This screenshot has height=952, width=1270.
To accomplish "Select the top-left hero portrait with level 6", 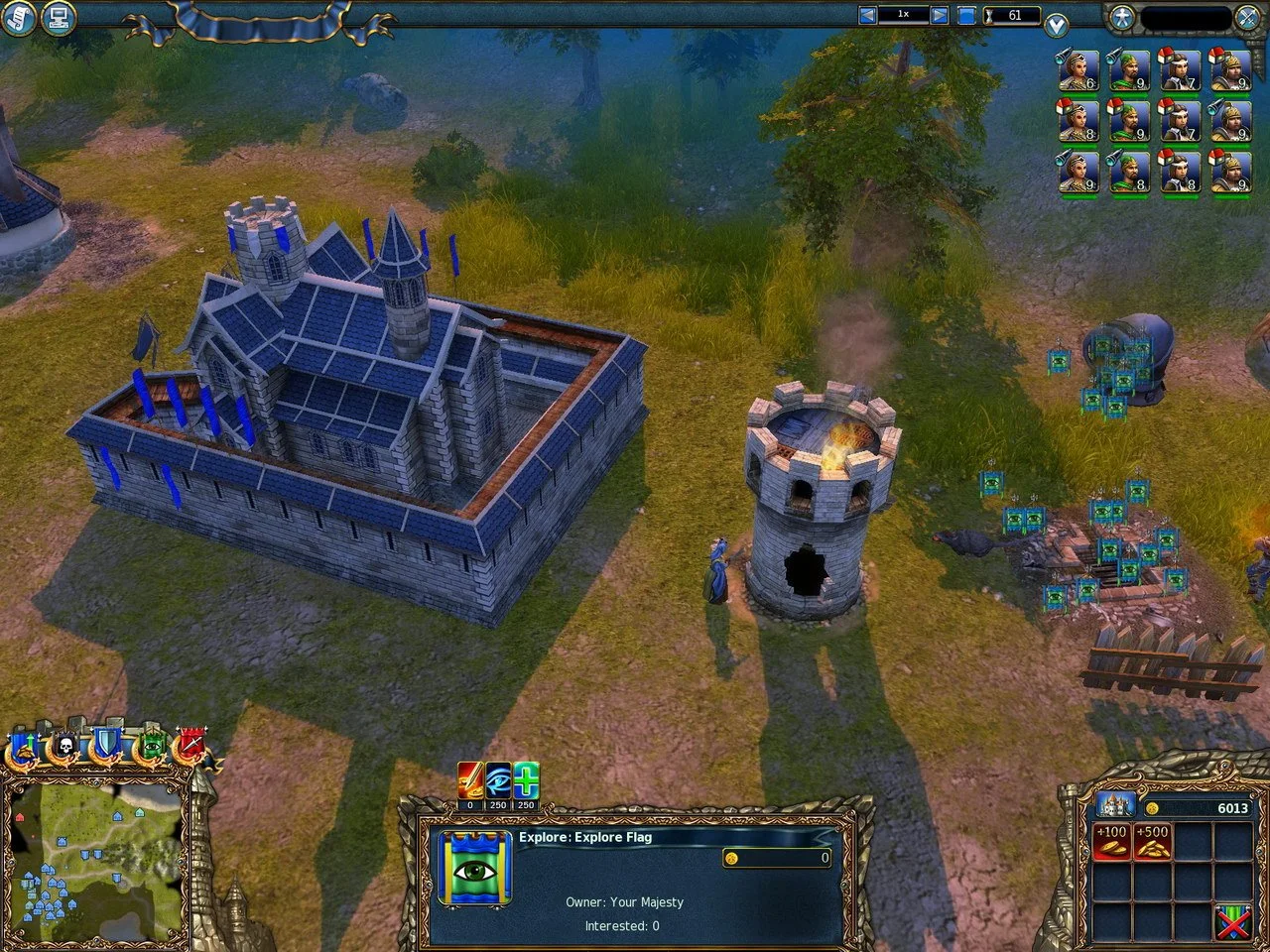I will coord(1078,69).
